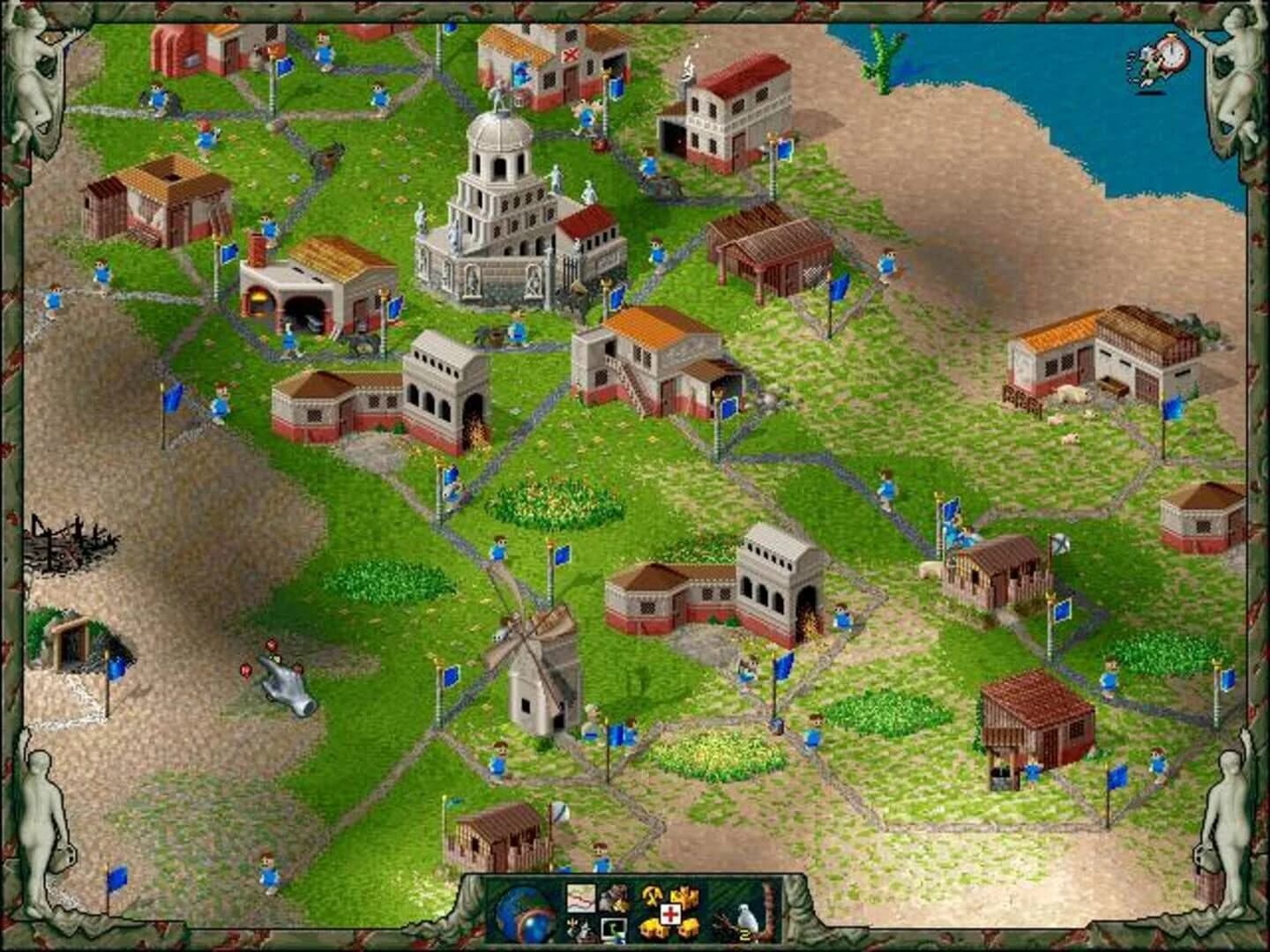Check messages via the dove post icon
This screenshot has width=1270, height=952.
(745, 917)
